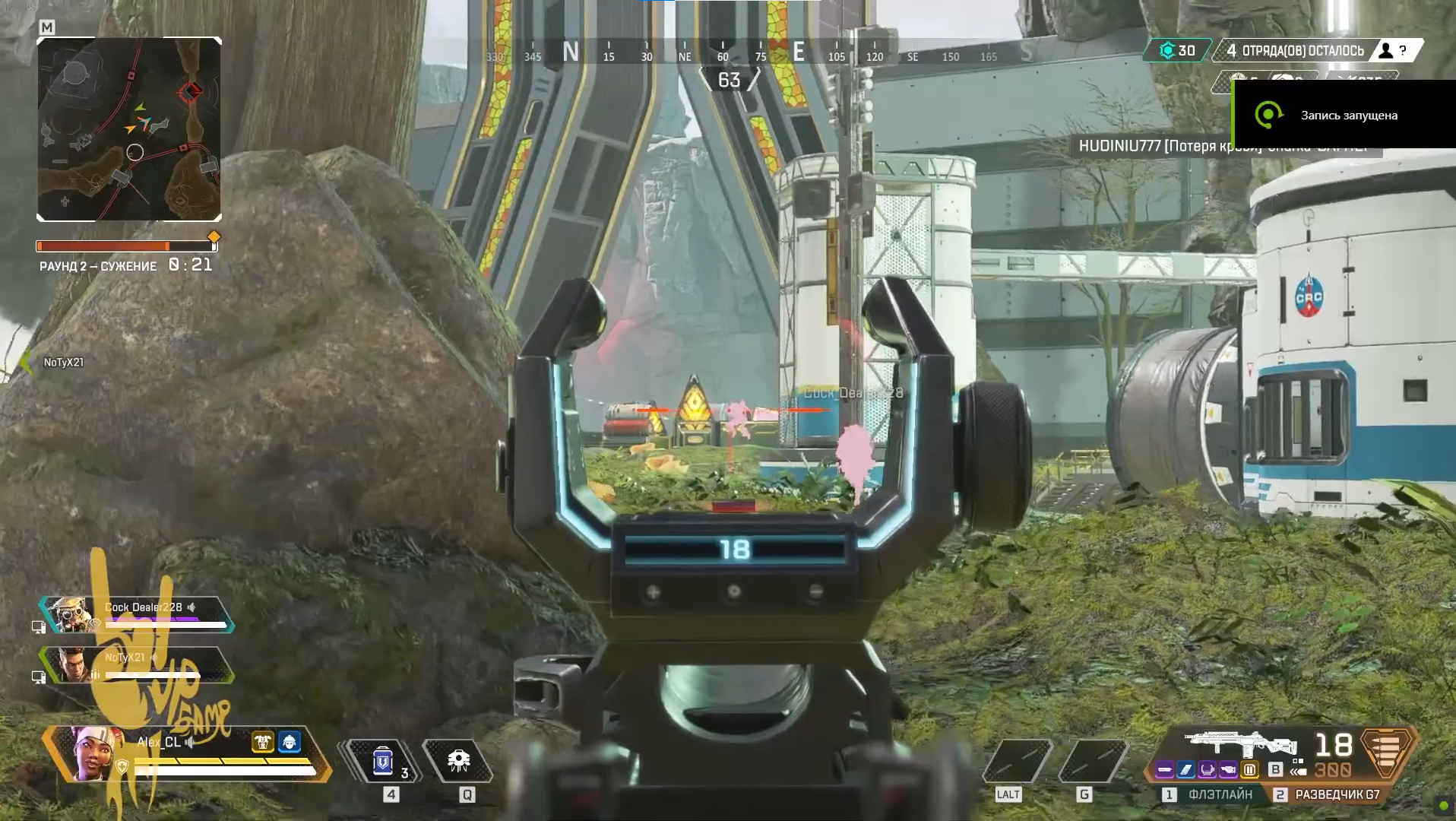Choose the purple optic sight attachment icon

1208,770
